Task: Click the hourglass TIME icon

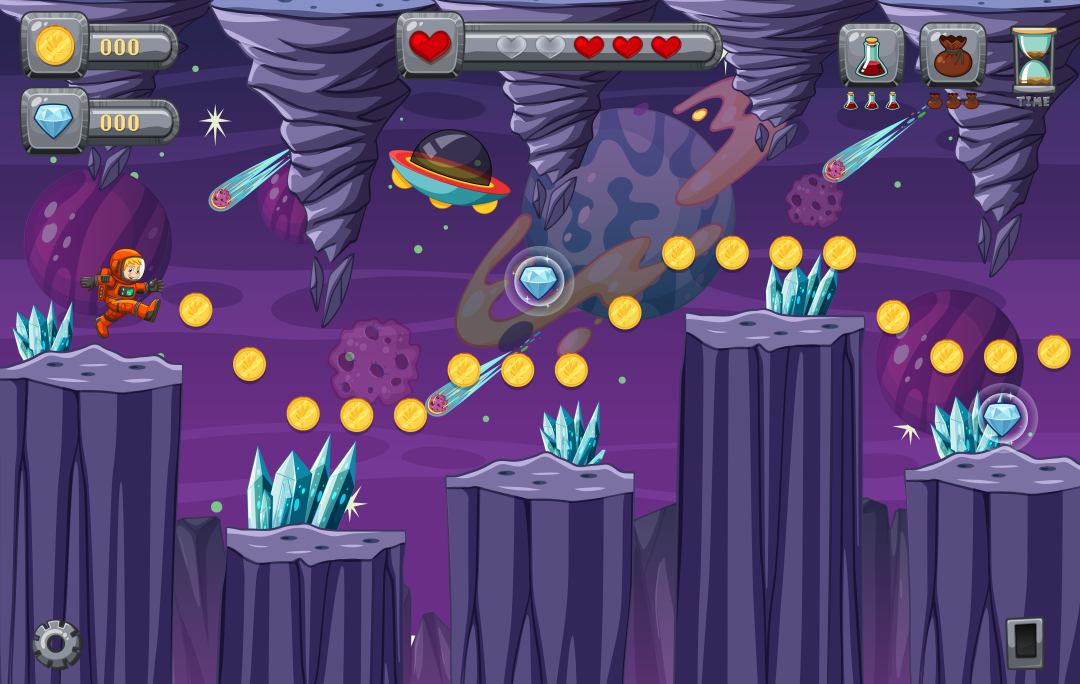Action: click(1033, 60)
